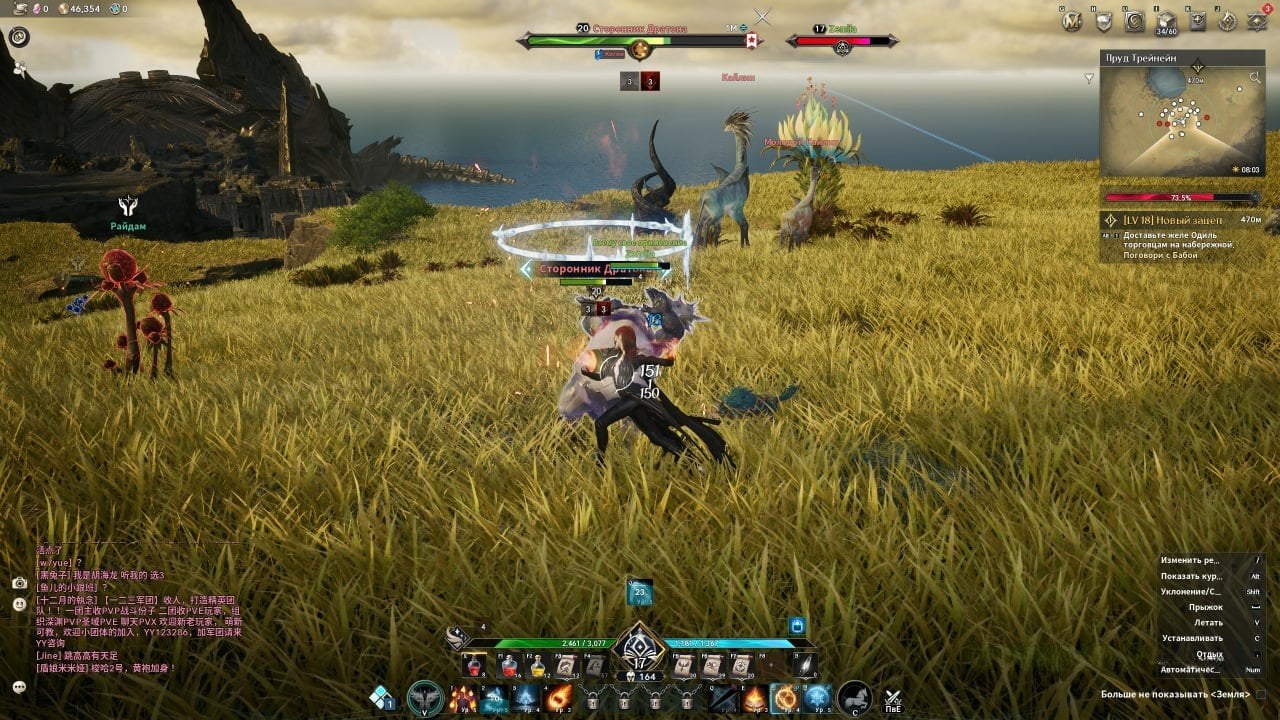The image size is (1280, 720).
Task: Open the chat speech bubble icon
Action: point(19,686)
